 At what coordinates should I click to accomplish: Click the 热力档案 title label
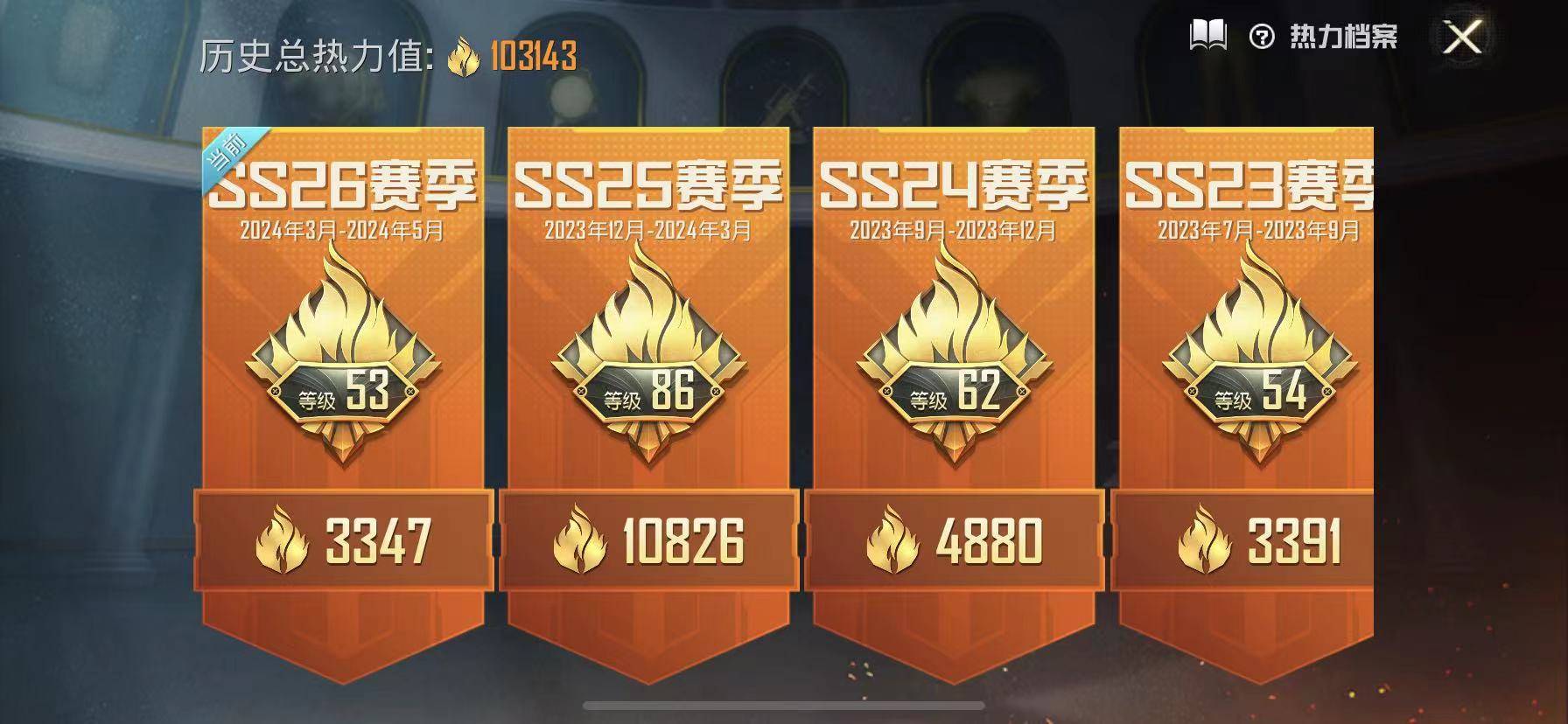1343,37
